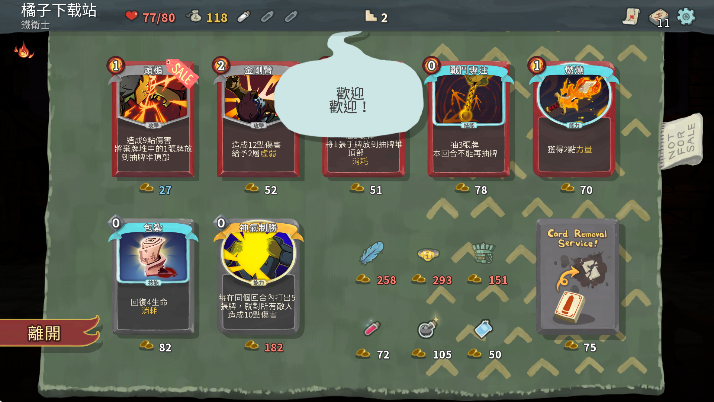Open settings with the gear icon

pyautogui.click(x=686, y=16)
